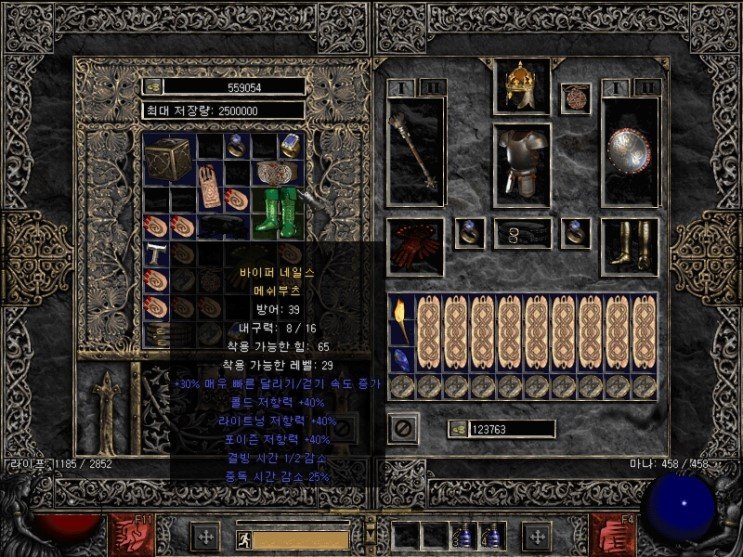Screen dimensions: 743x557
Task: Select the equipped red gloves
Action: 413,245
